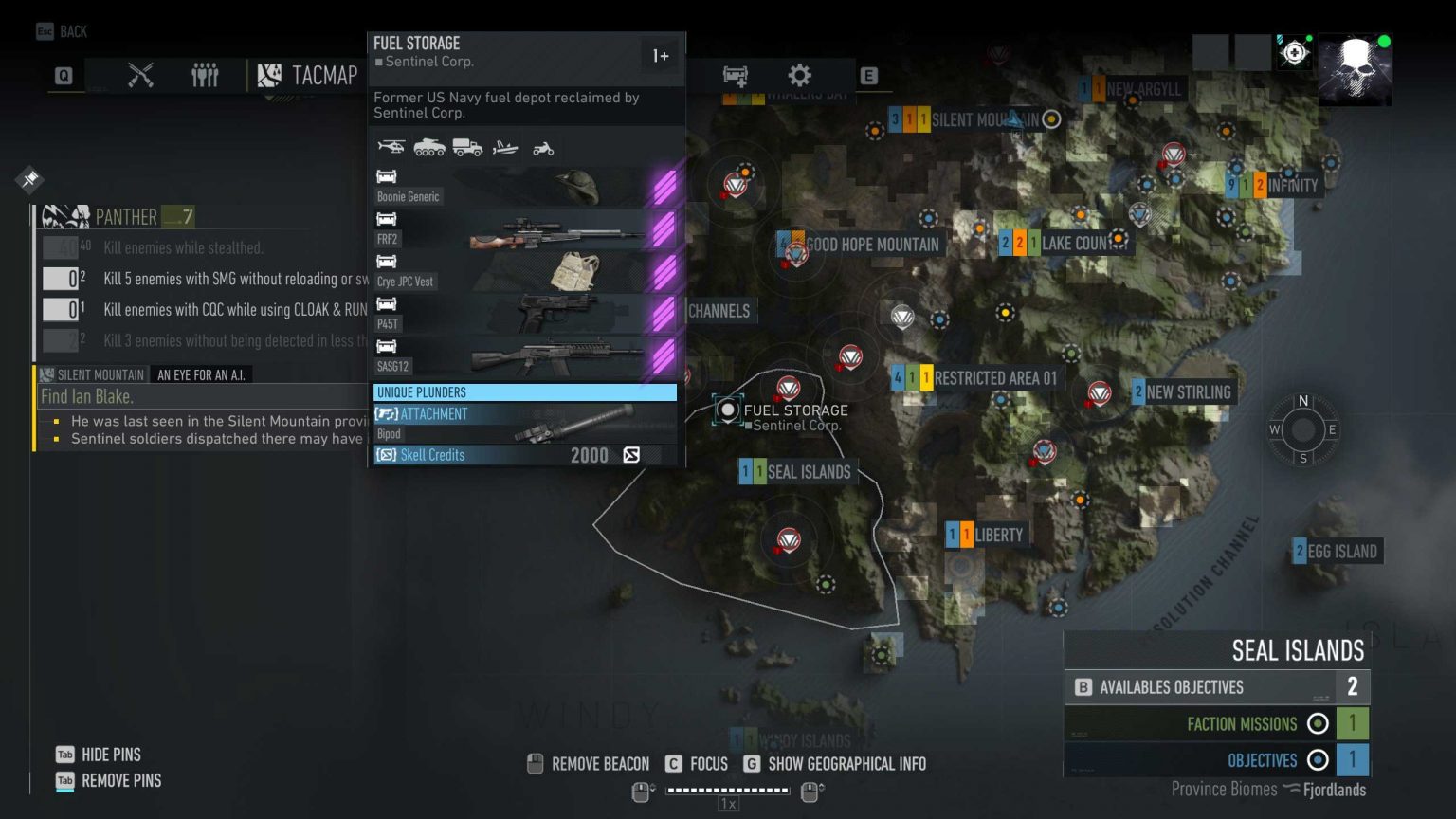The width and height of the screenshot is (1456, 819).
Task: Switch to the TACMAP tab
Action: point(308,75)
